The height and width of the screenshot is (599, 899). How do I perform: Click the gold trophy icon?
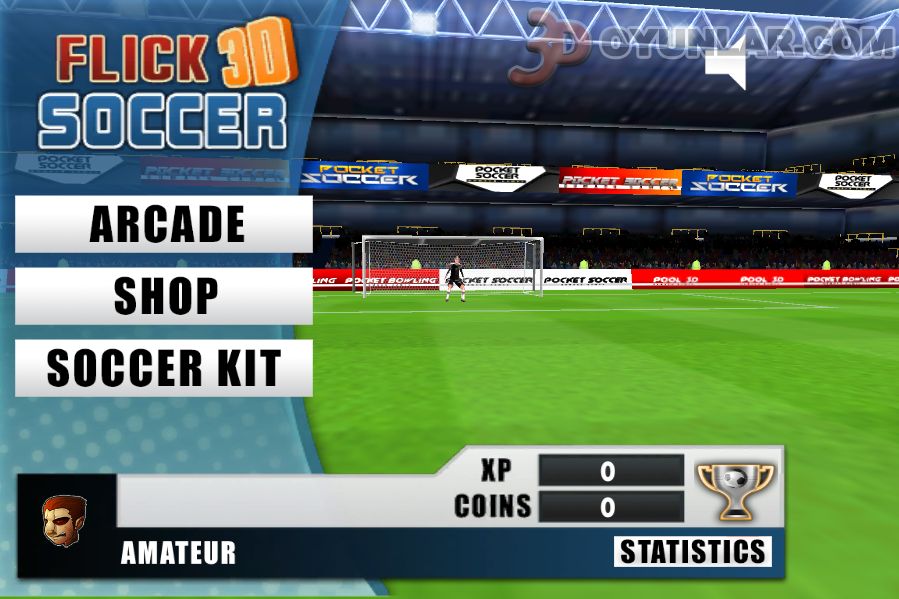pyautogui.click(x=735, y=491)
